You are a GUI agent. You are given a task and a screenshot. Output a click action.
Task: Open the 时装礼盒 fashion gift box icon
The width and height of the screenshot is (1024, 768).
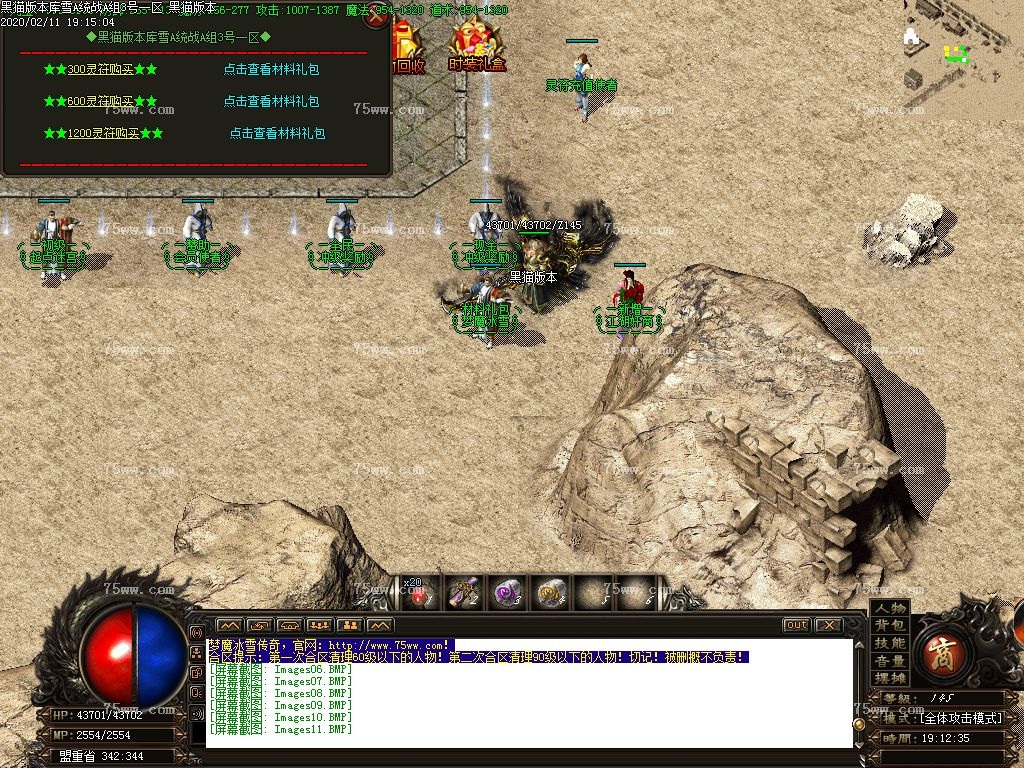(477, 47)
